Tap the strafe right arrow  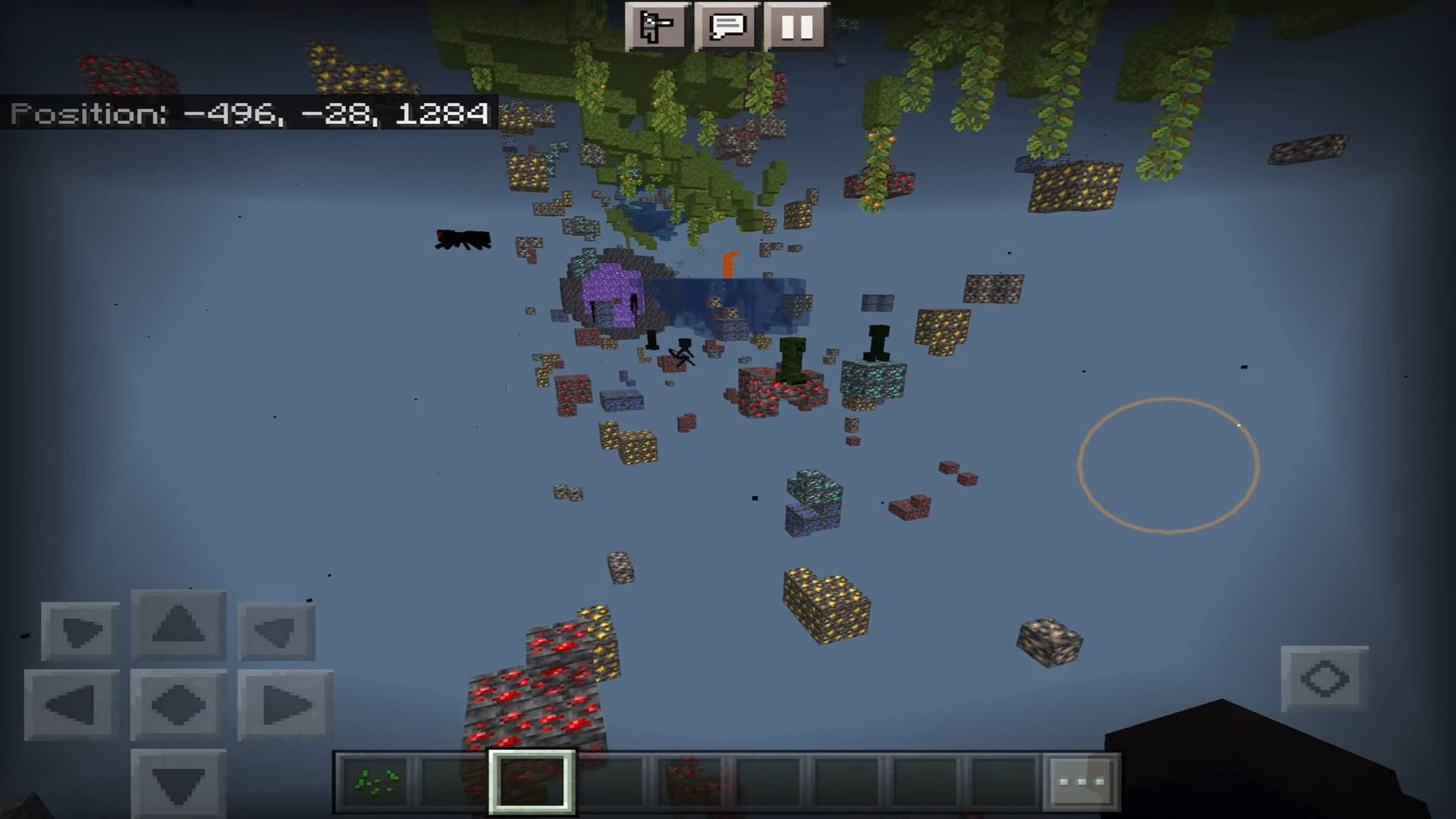[x=285, y=705]
